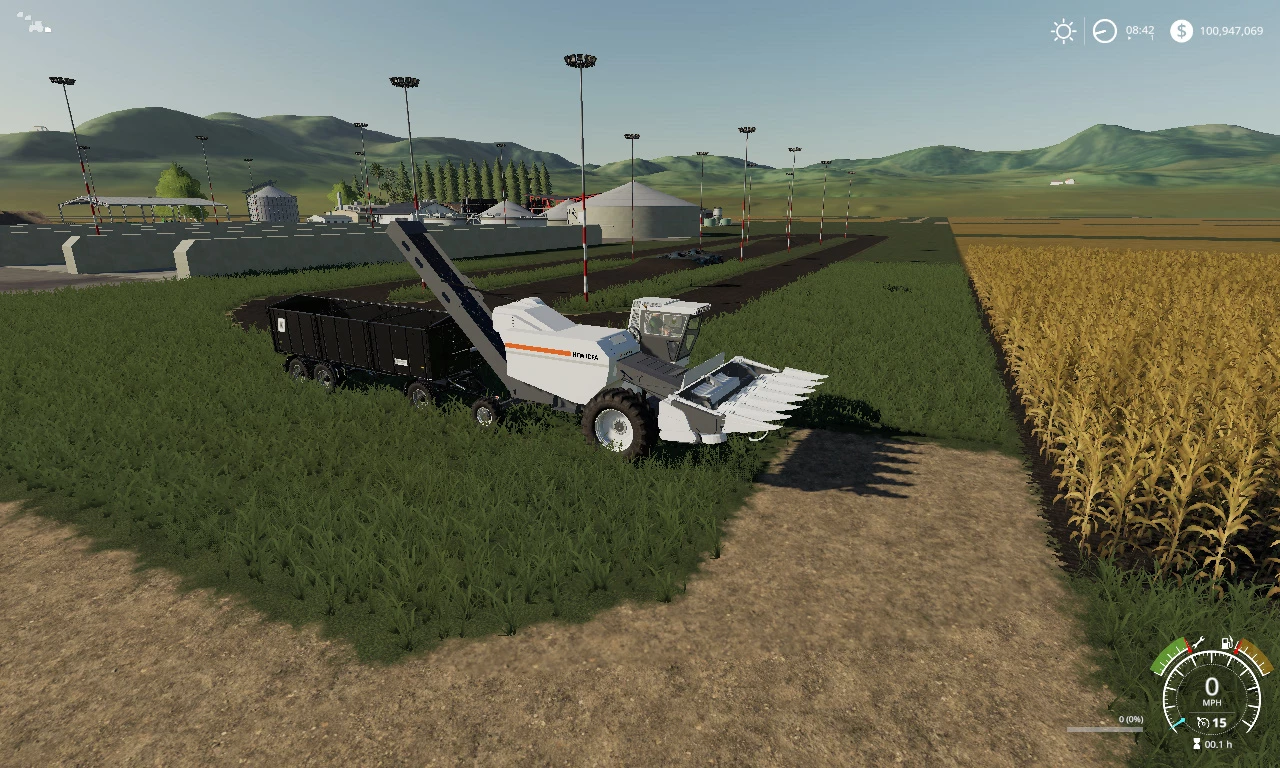
Task: Open the sunny weather forecast icon
Action: pyautogui.click(x=1063, y=31)
